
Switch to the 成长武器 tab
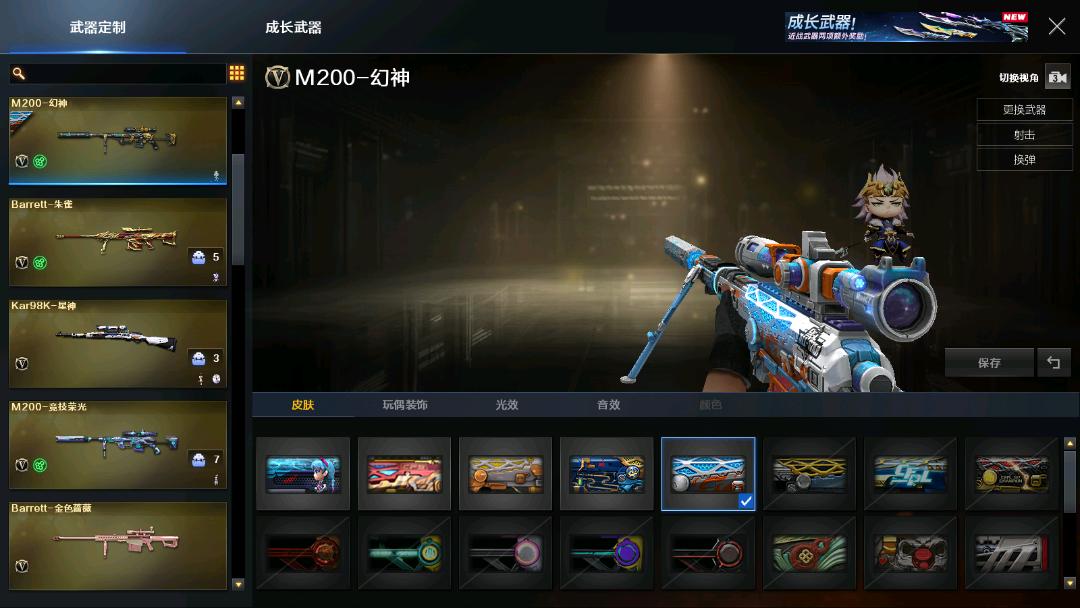coord(293,27)
